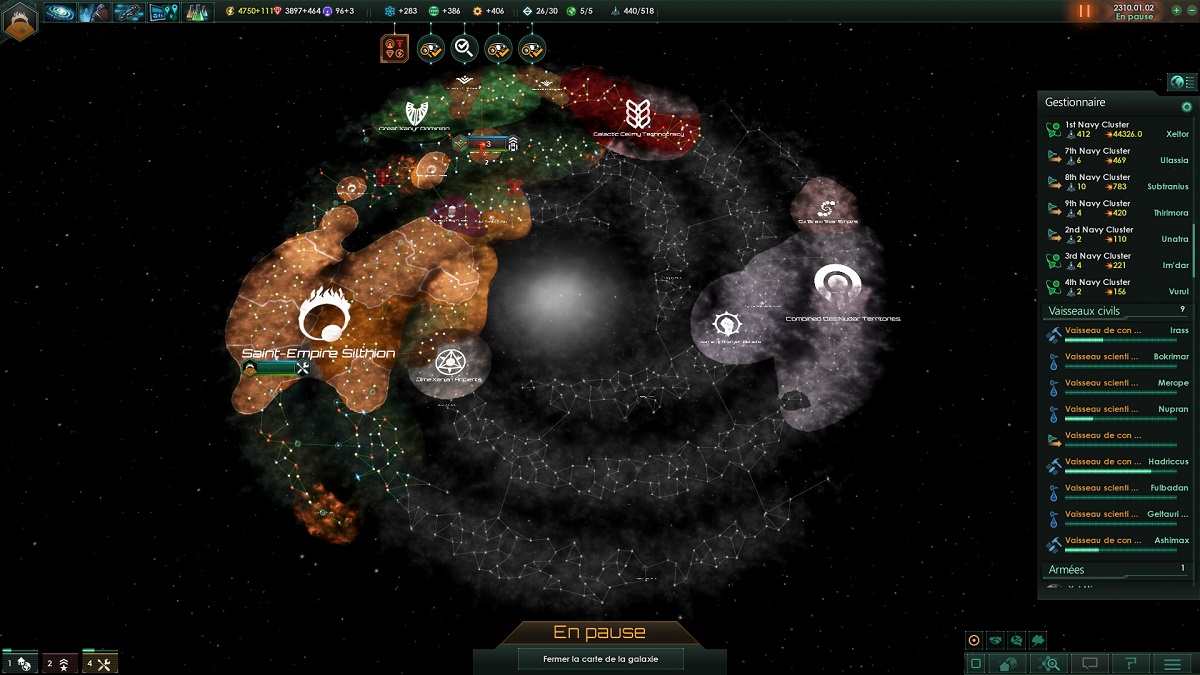This screenshot has height=675, width=1200.
Task: Open the galaxy spiral contacts icon
Action: coord(59,12)
